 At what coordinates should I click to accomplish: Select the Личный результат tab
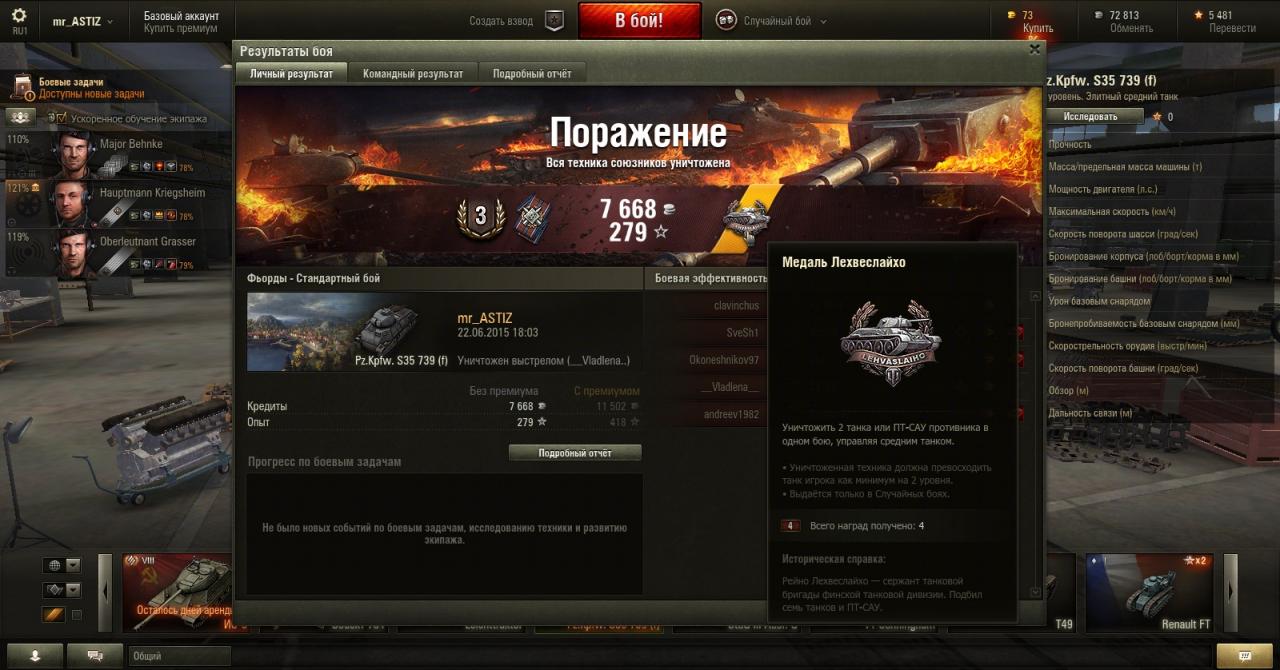(291, 74)
